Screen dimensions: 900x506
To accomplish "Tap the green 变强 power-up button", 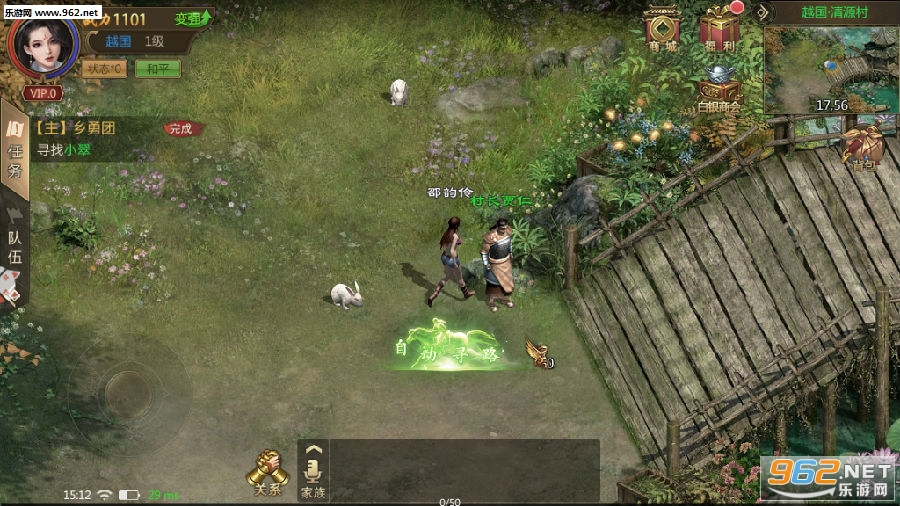I will pyautogui.click(x=192, y=18).
